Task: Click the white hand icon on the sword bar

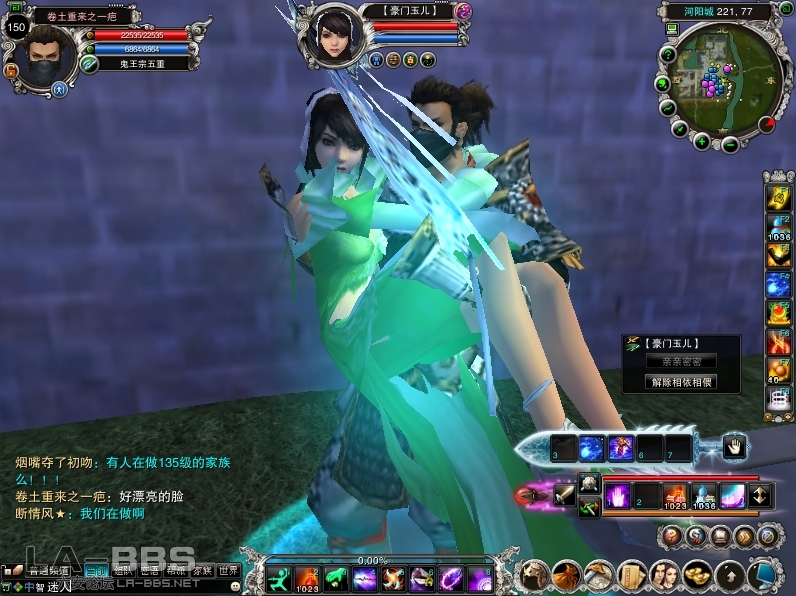Action: 733,448
